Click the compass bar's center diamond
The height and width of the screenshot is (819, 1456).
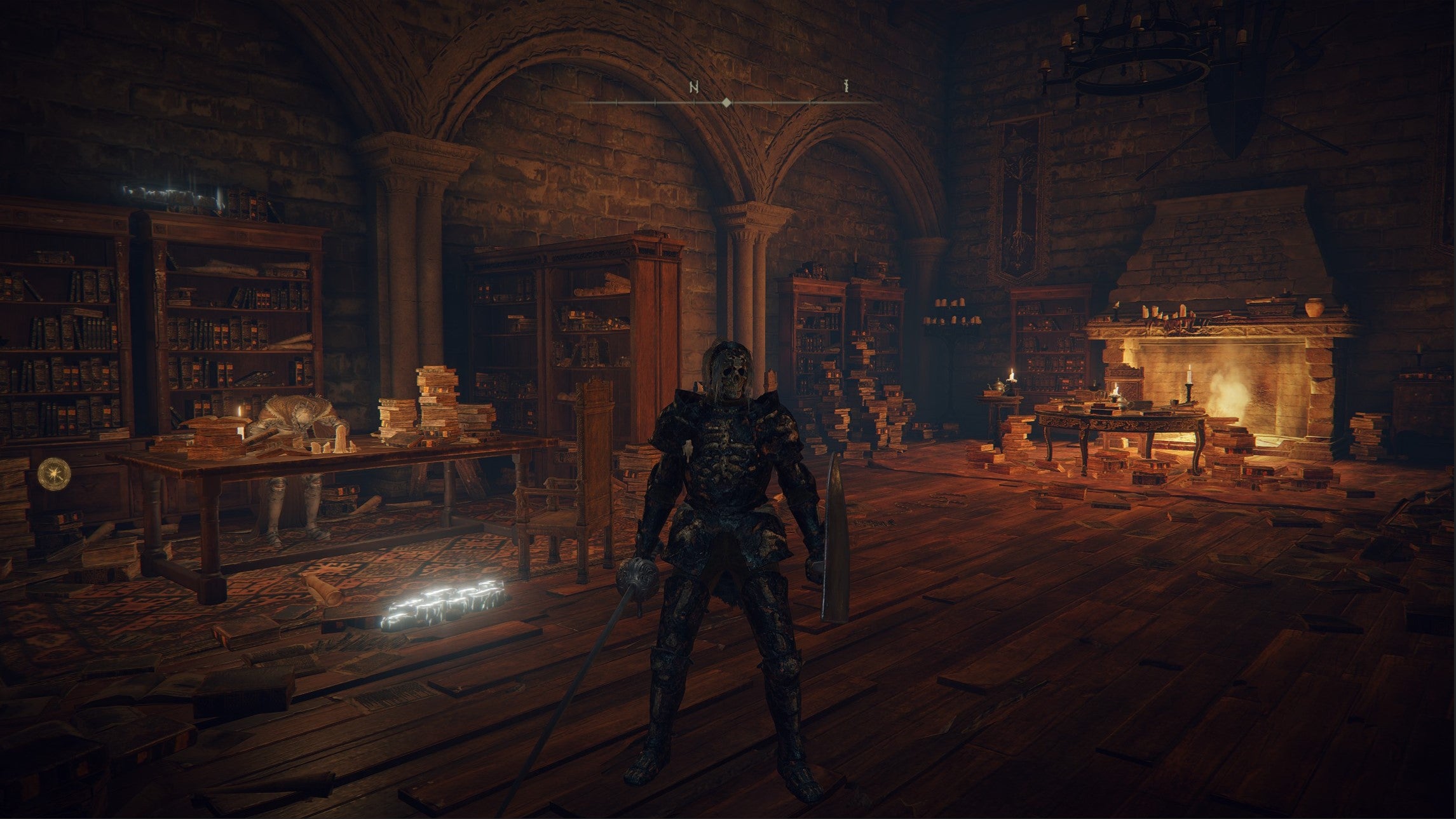pyautogui.click(x=726, y=102)
